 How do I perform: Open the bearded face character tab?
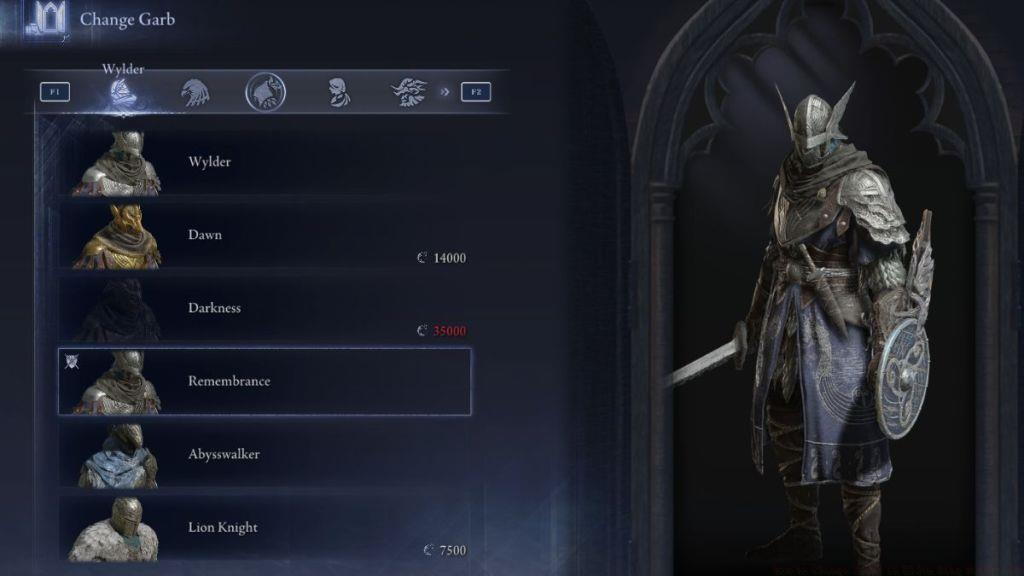pyautogui.click(x=408, y=92)
